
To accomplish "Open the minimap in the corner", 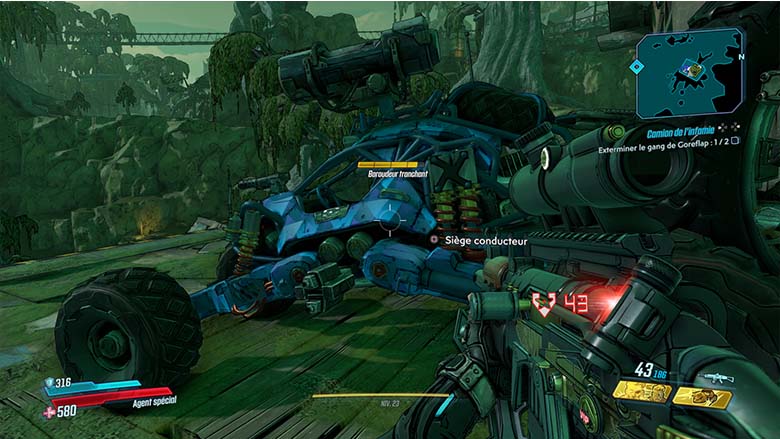I will coord(691,73).
